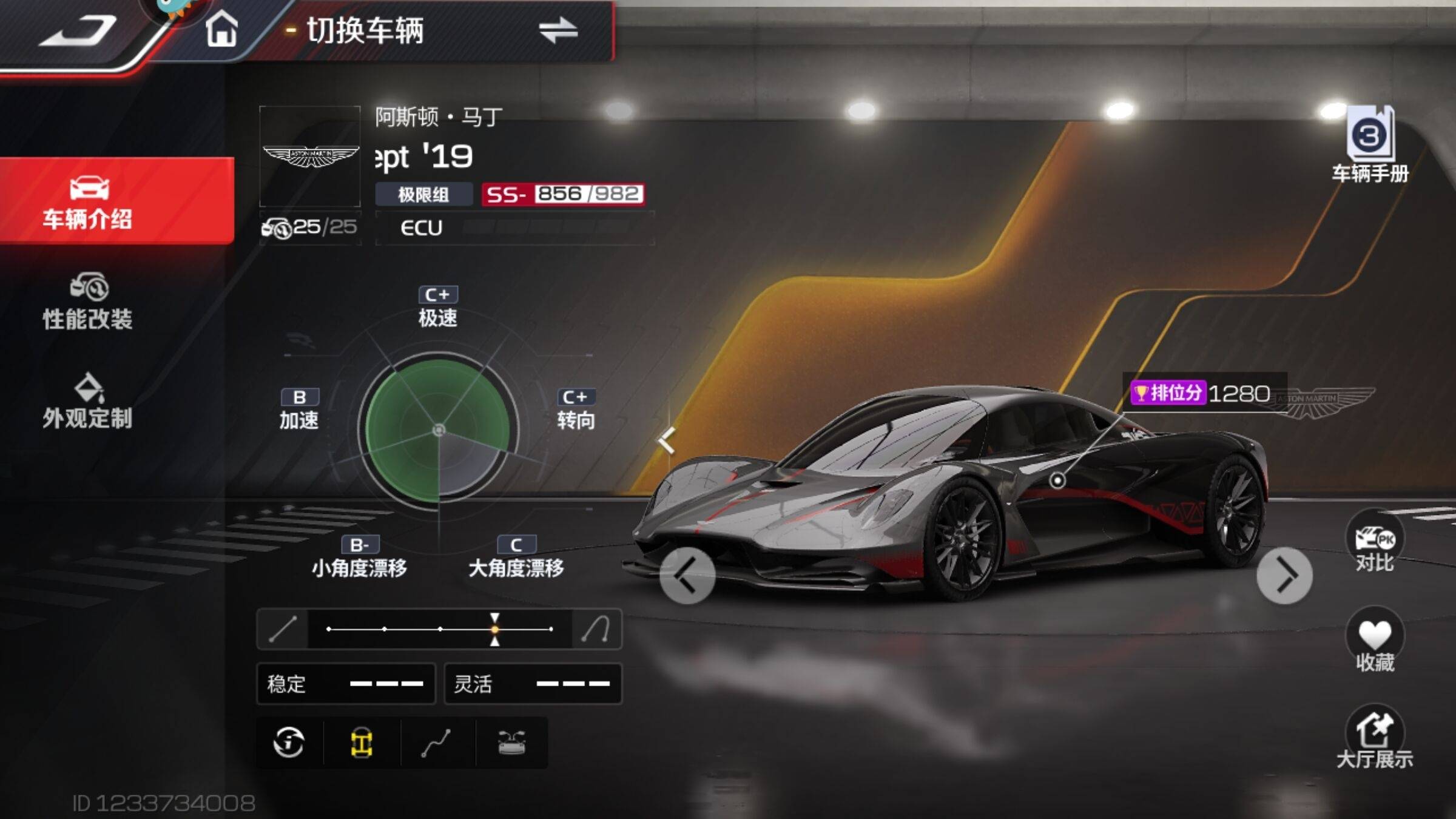Click the curved path icon
The image size is (1456, 819).
[x=437, y=743]
